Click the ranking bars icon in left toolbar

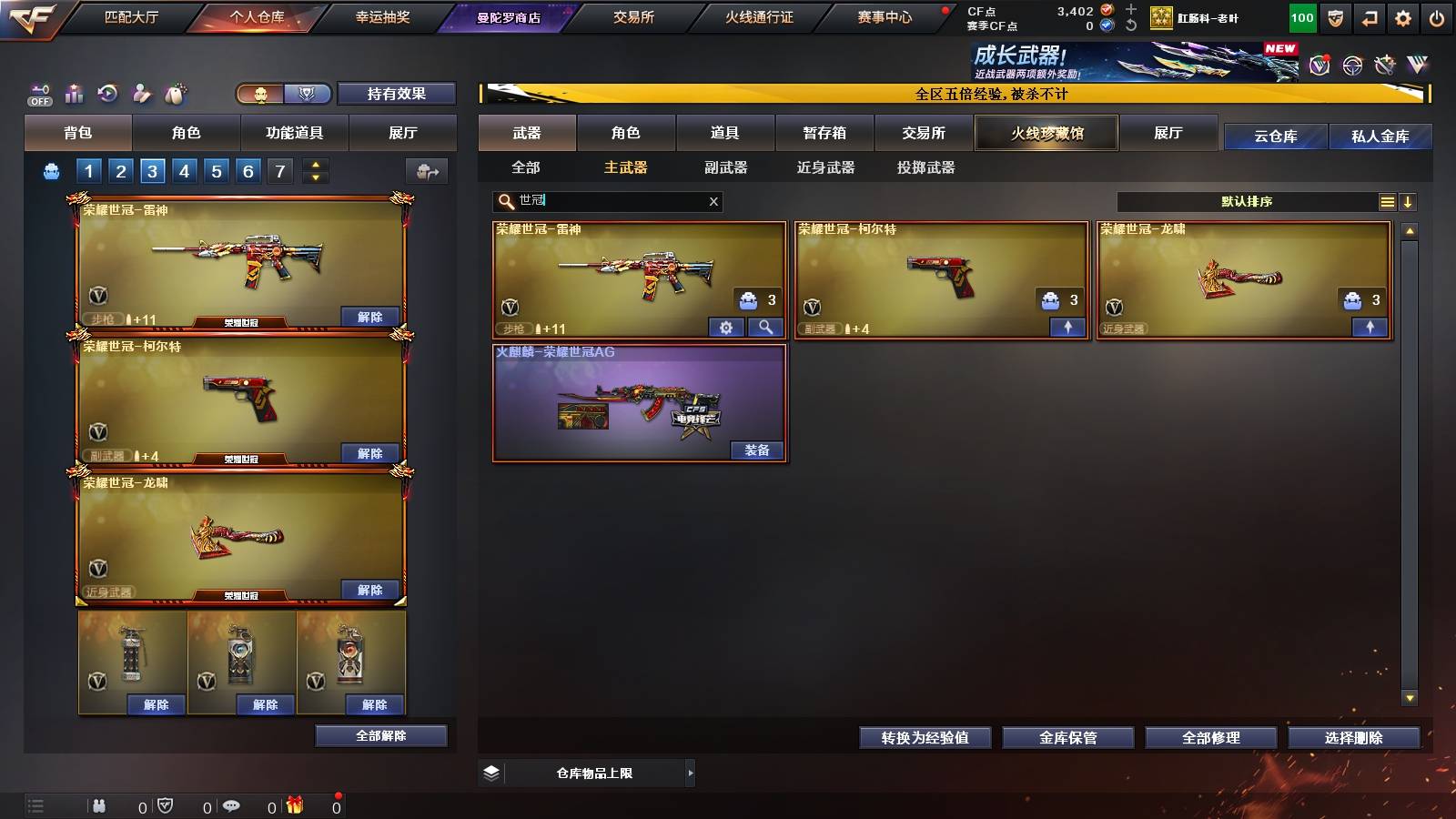(74, 94)
